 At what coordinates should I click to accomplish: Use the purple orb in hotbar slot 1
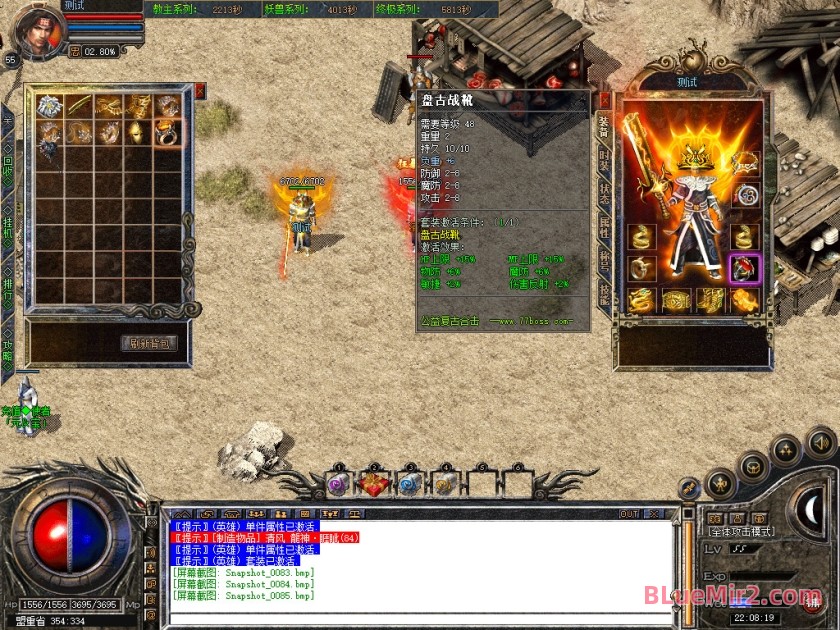tap(338, 484)
